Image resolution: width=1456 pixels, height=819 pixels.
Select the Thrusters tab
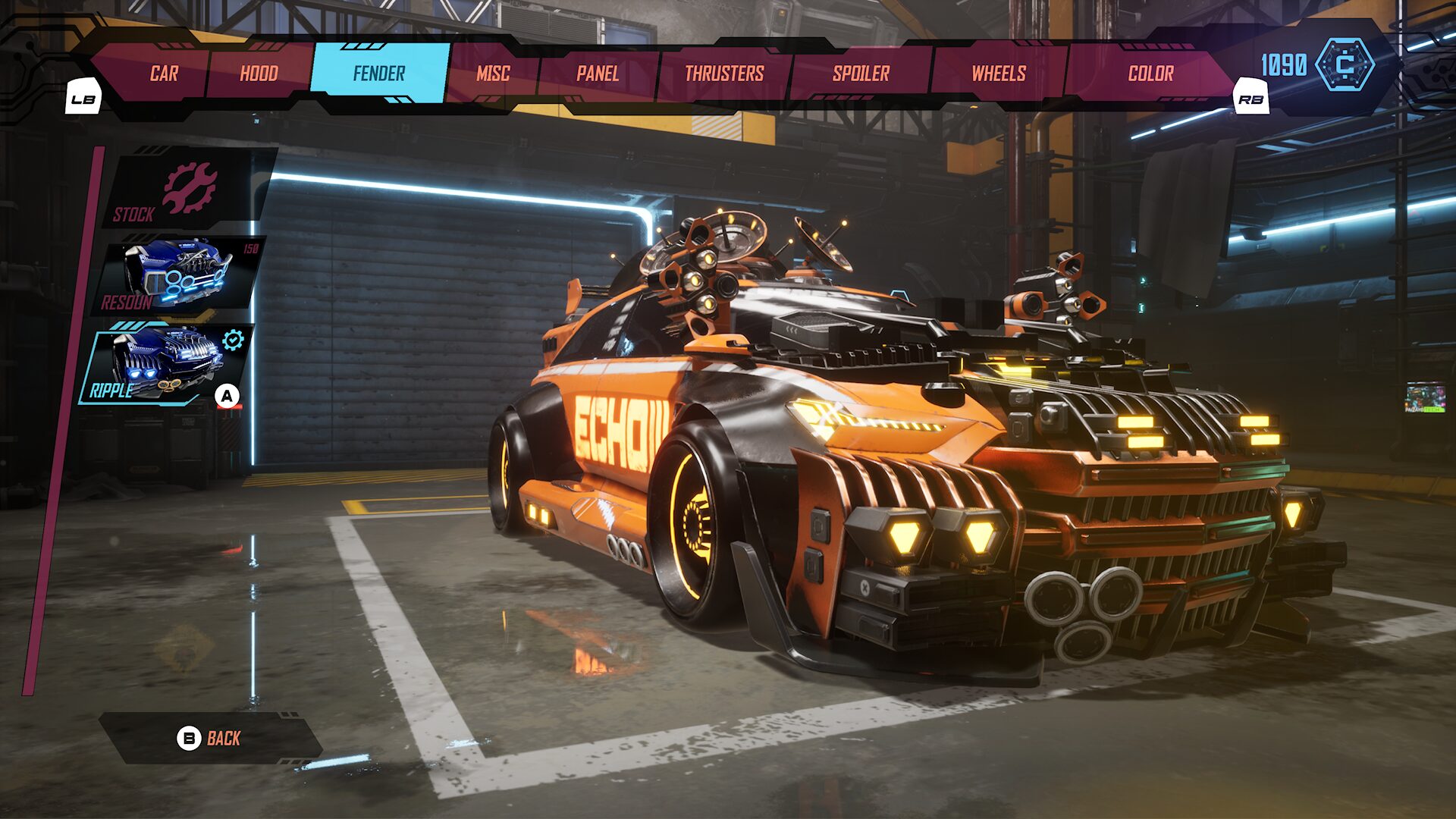coord(723,73)
